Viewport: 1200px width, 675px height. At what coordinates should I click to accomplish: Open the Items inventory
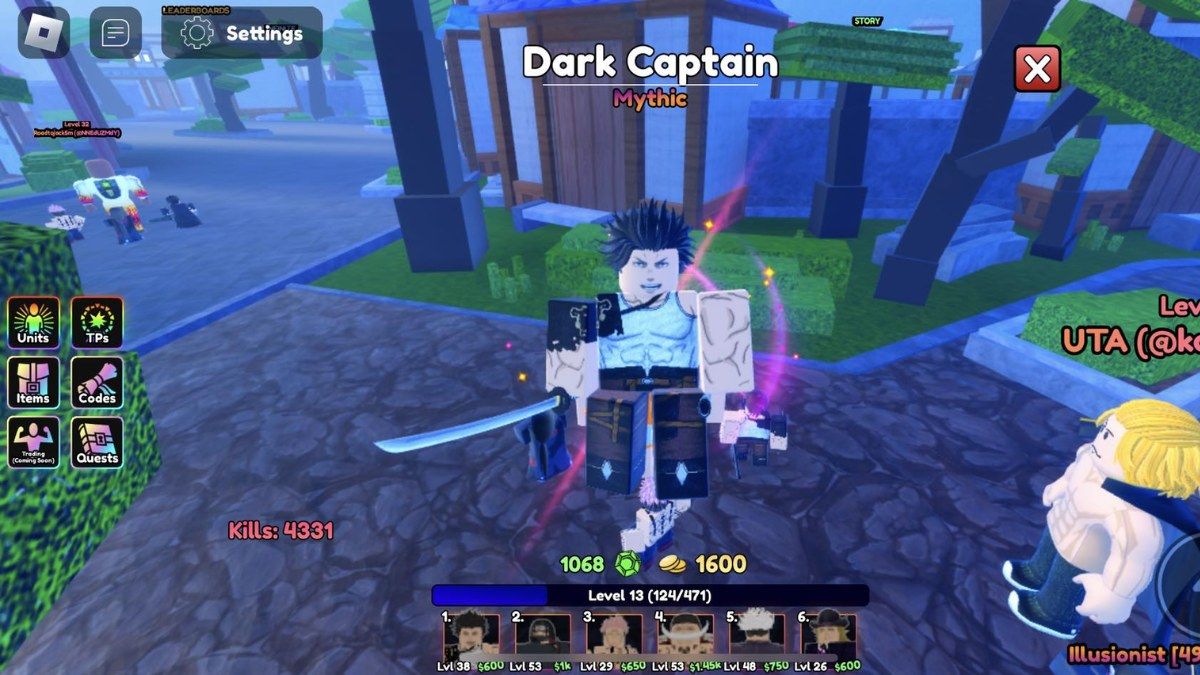coord(34,382)
